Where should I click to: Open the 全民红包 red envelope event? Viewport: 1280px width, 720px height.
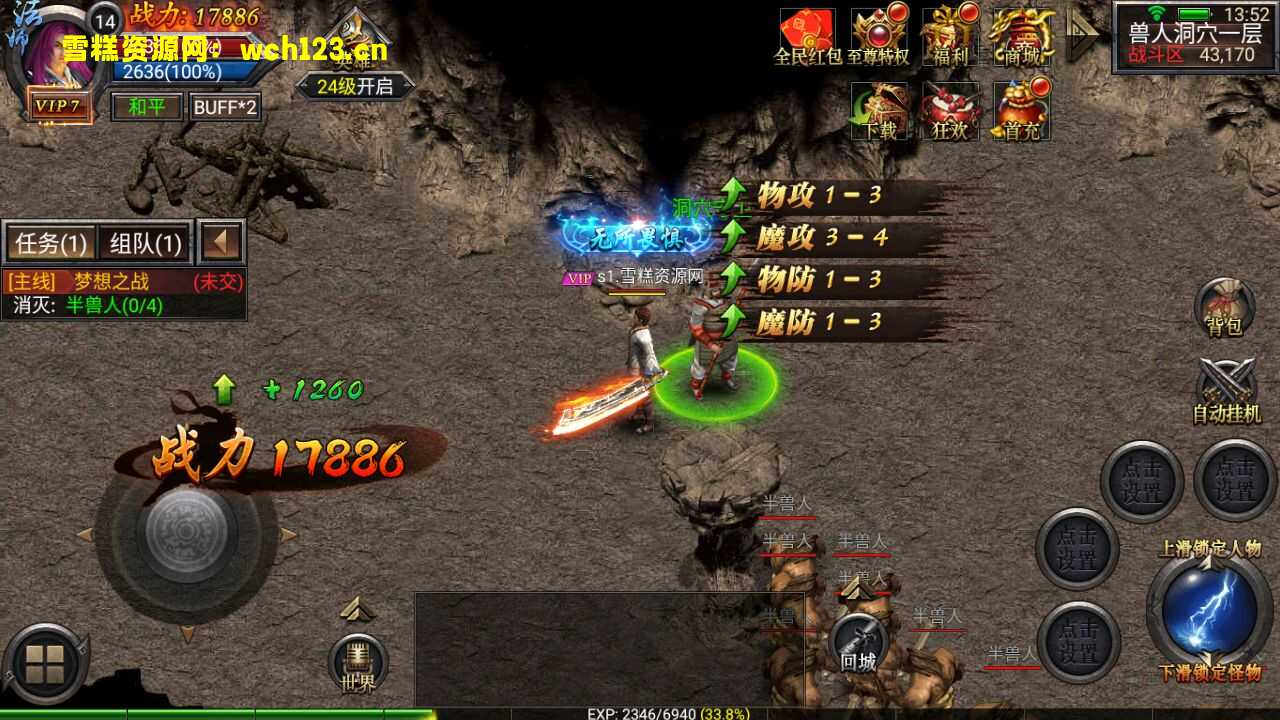tap(807, 37)
